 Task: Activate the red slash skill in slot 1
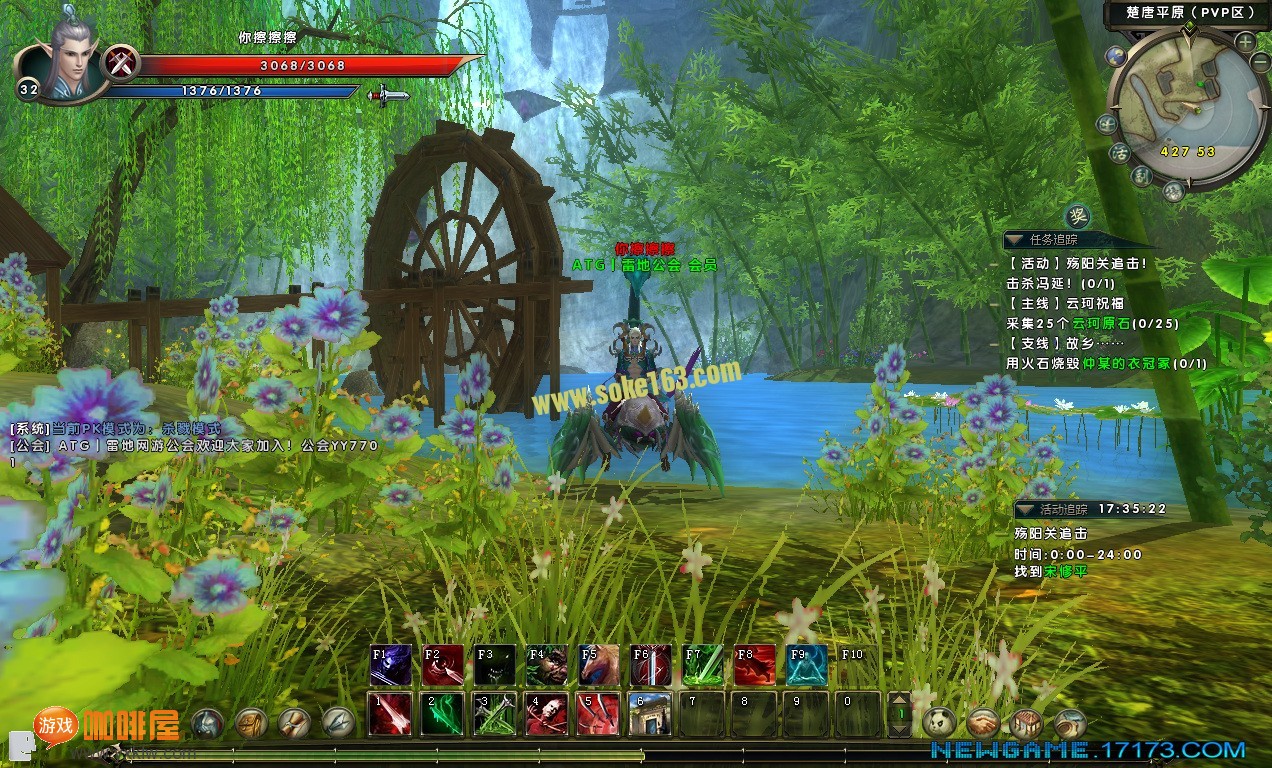click(390, 714)
